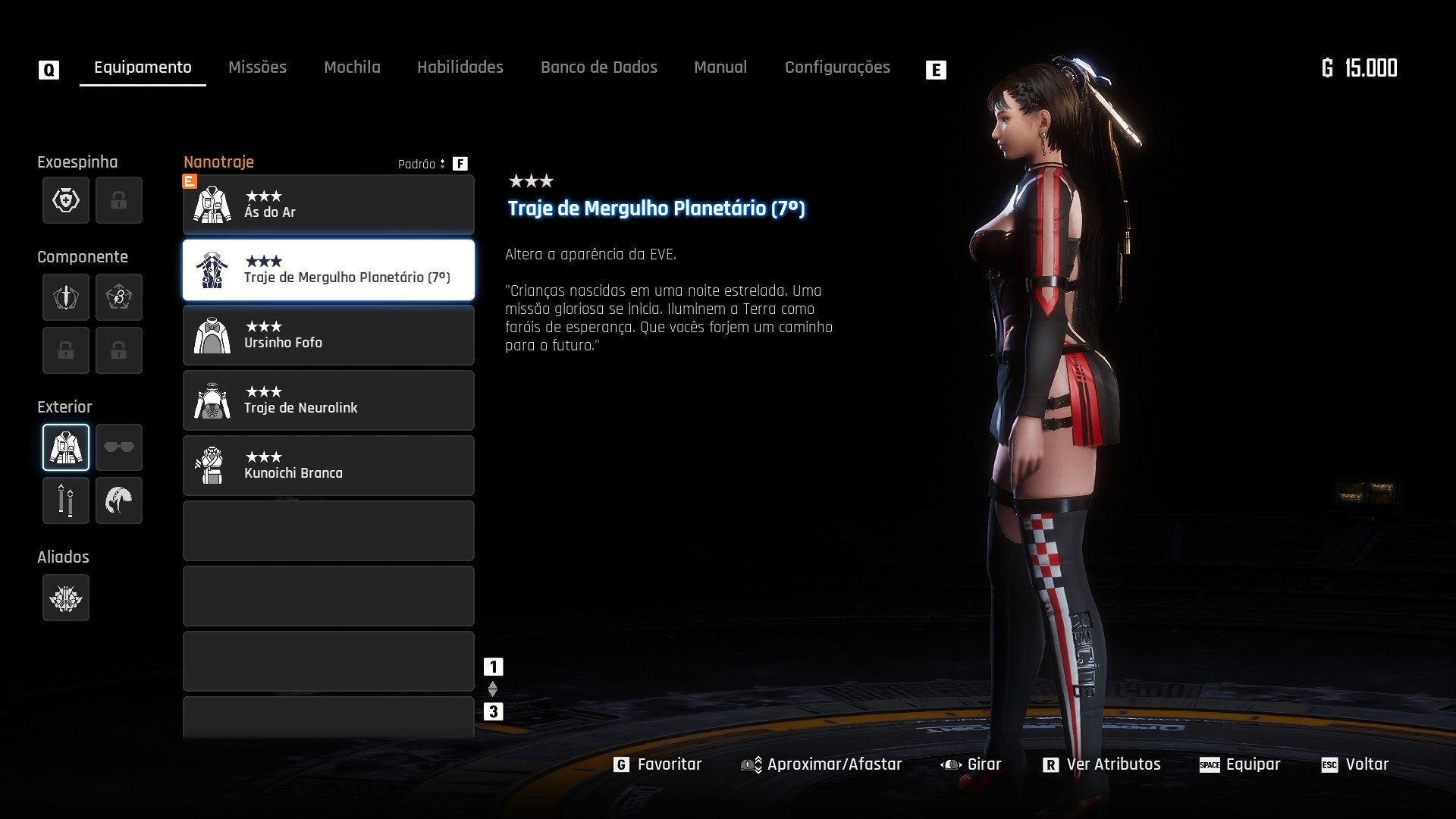Choose the Kunoichi Branca nanosuit
Image resolution: width=1456 pixels, height=819 pixels.
point(328,466)
